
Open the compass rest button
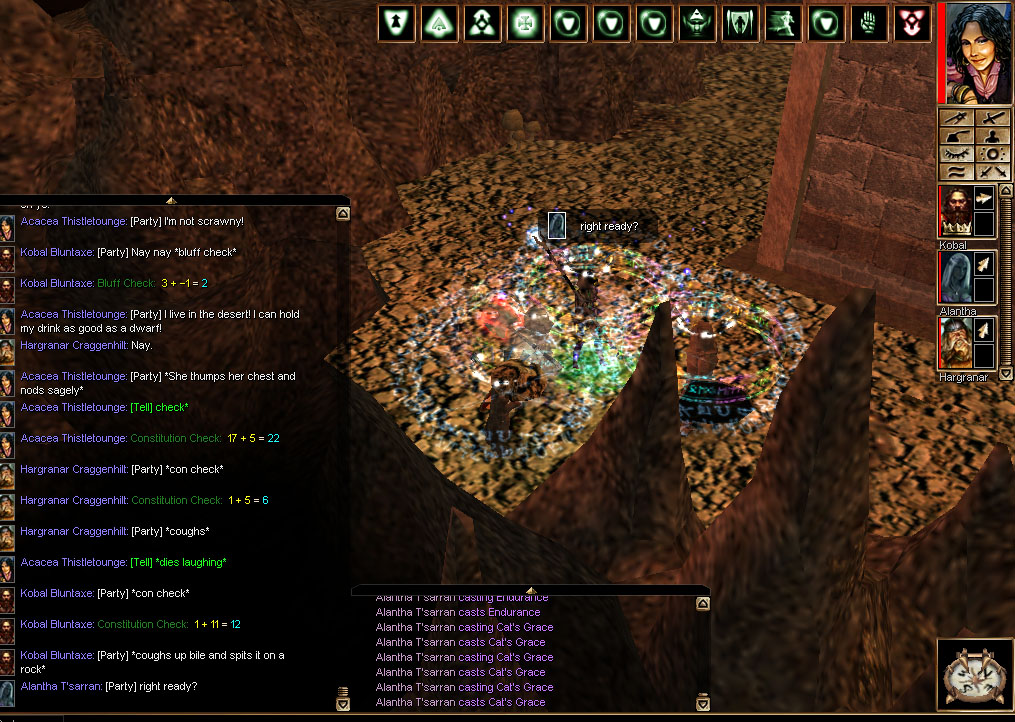pyautogui.click(x=975, y=675)
